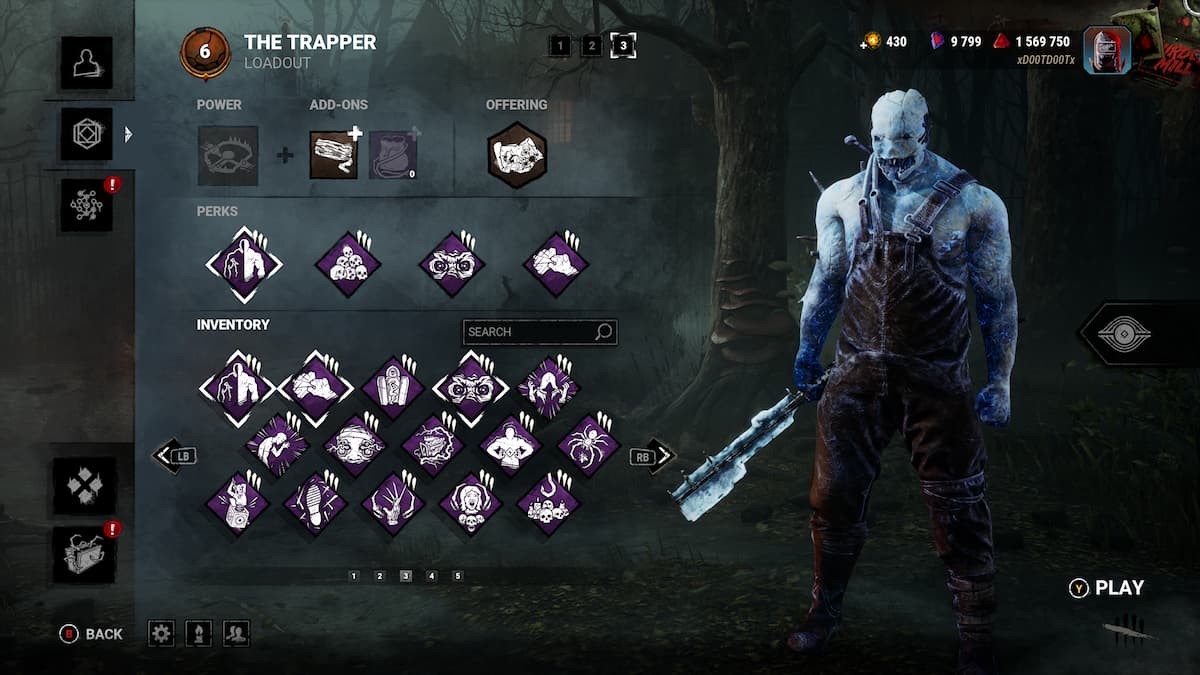Go to the previous inventory page arrow
1200x675 pixels.
click(167, 457)
